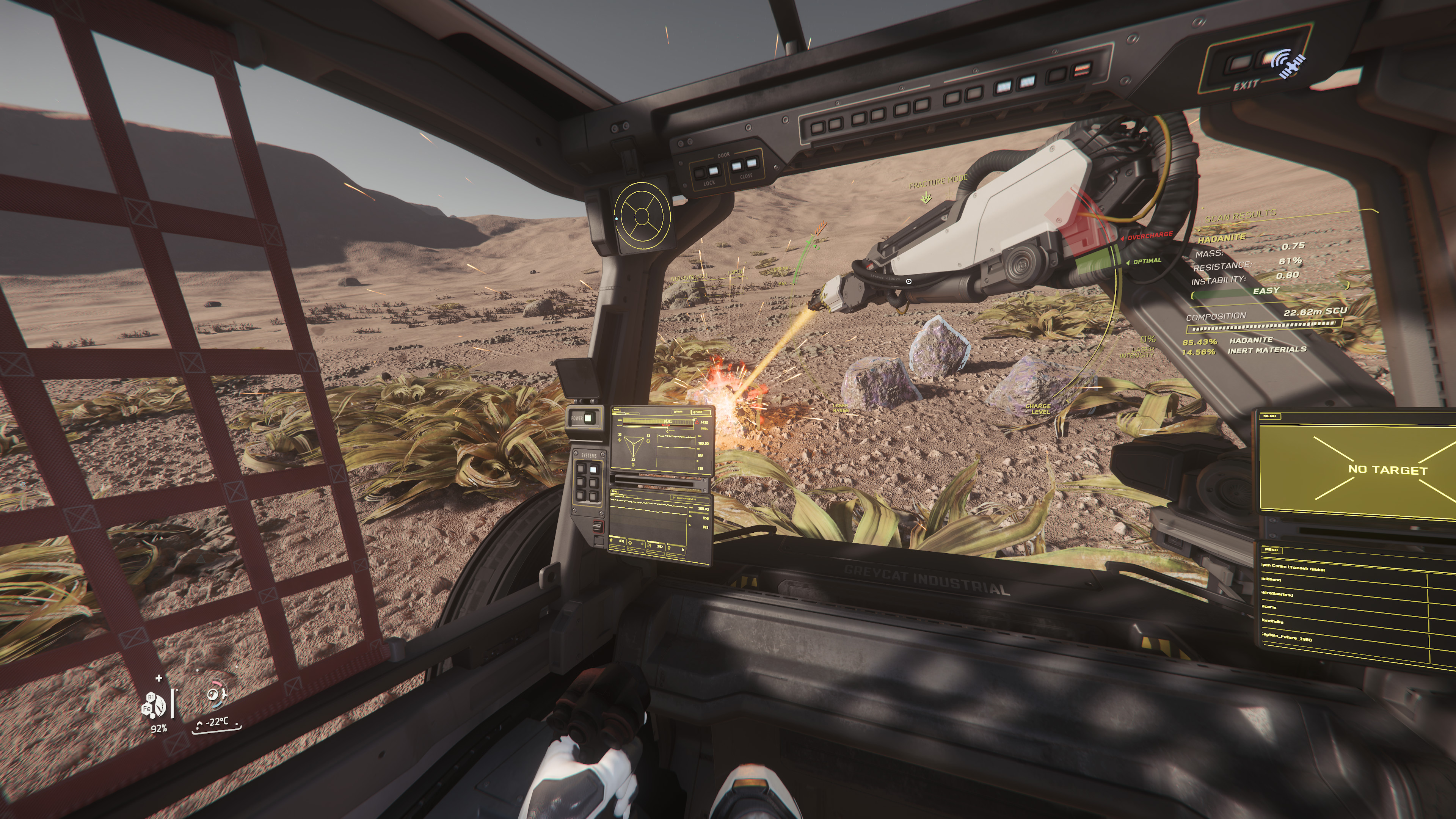1456x819 pixels.
Task: Toggle the satellite signal icon
Action: pyautogui.click(x=1289, y=66)
